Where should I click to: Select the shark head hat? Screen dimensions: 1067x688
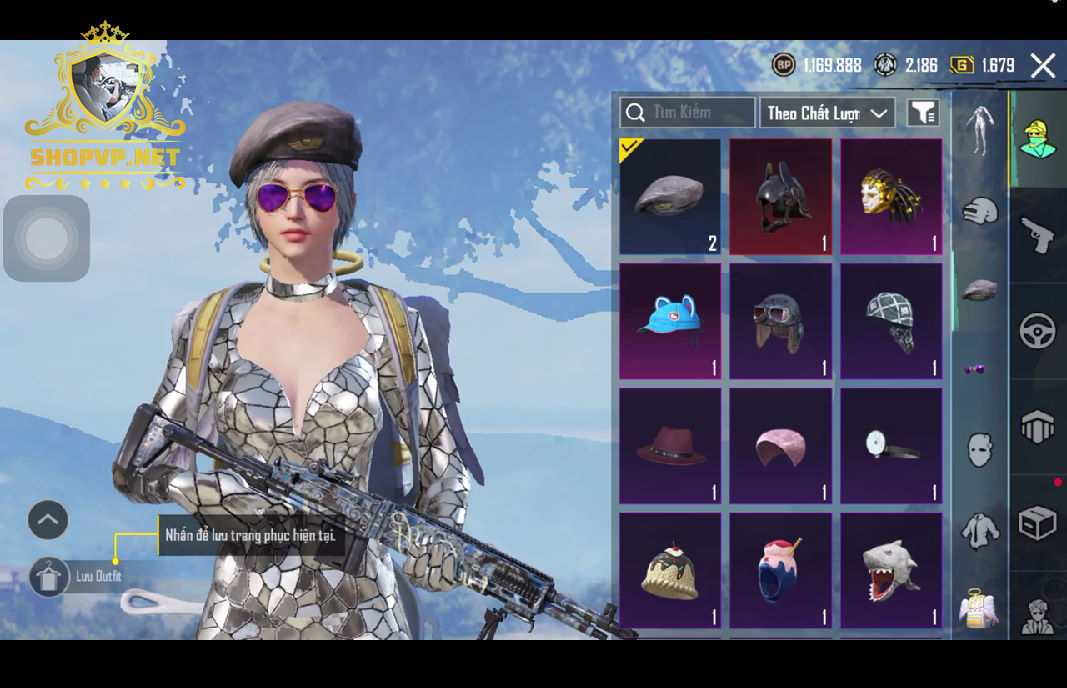point(891,571)
